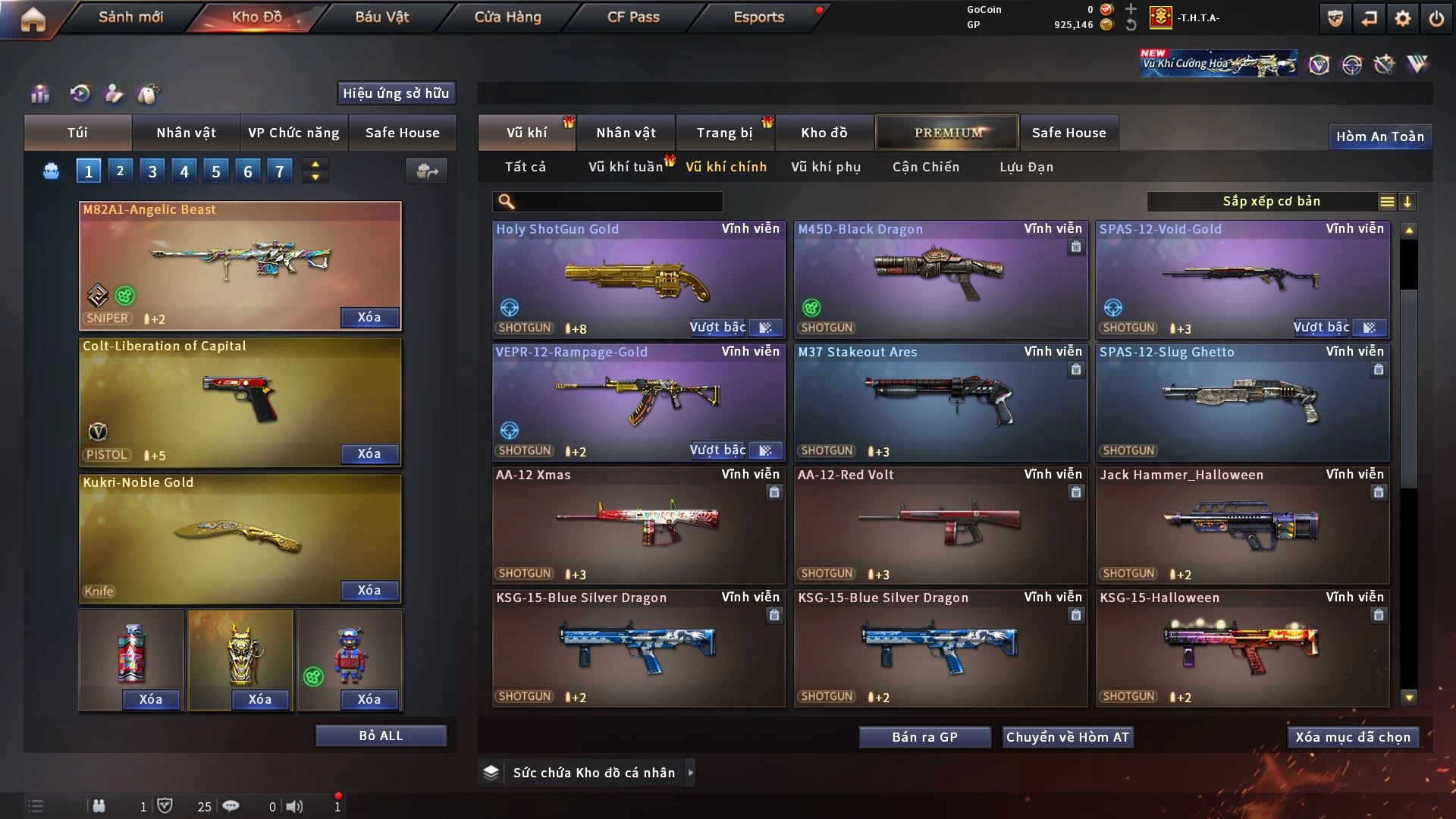Pick the M37 Stakeout Ares shotgun

(940, 402)
